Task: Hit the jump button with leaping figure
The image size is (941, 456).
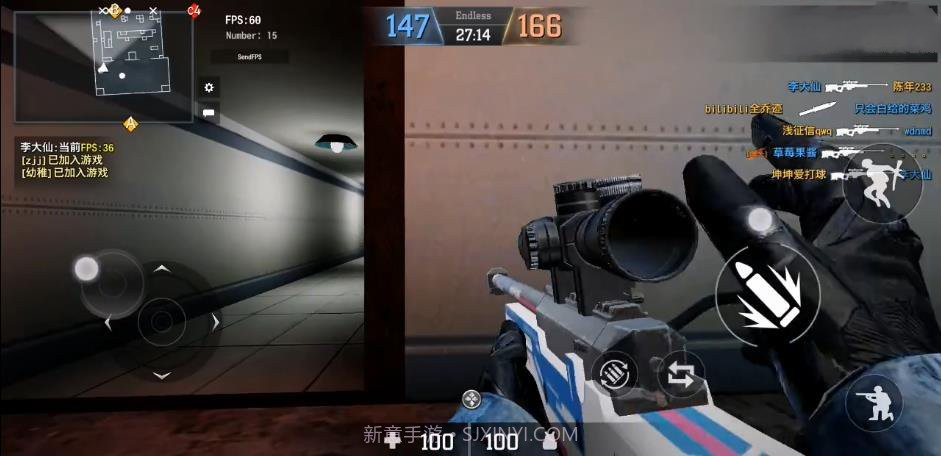Action: click(880, 183)
